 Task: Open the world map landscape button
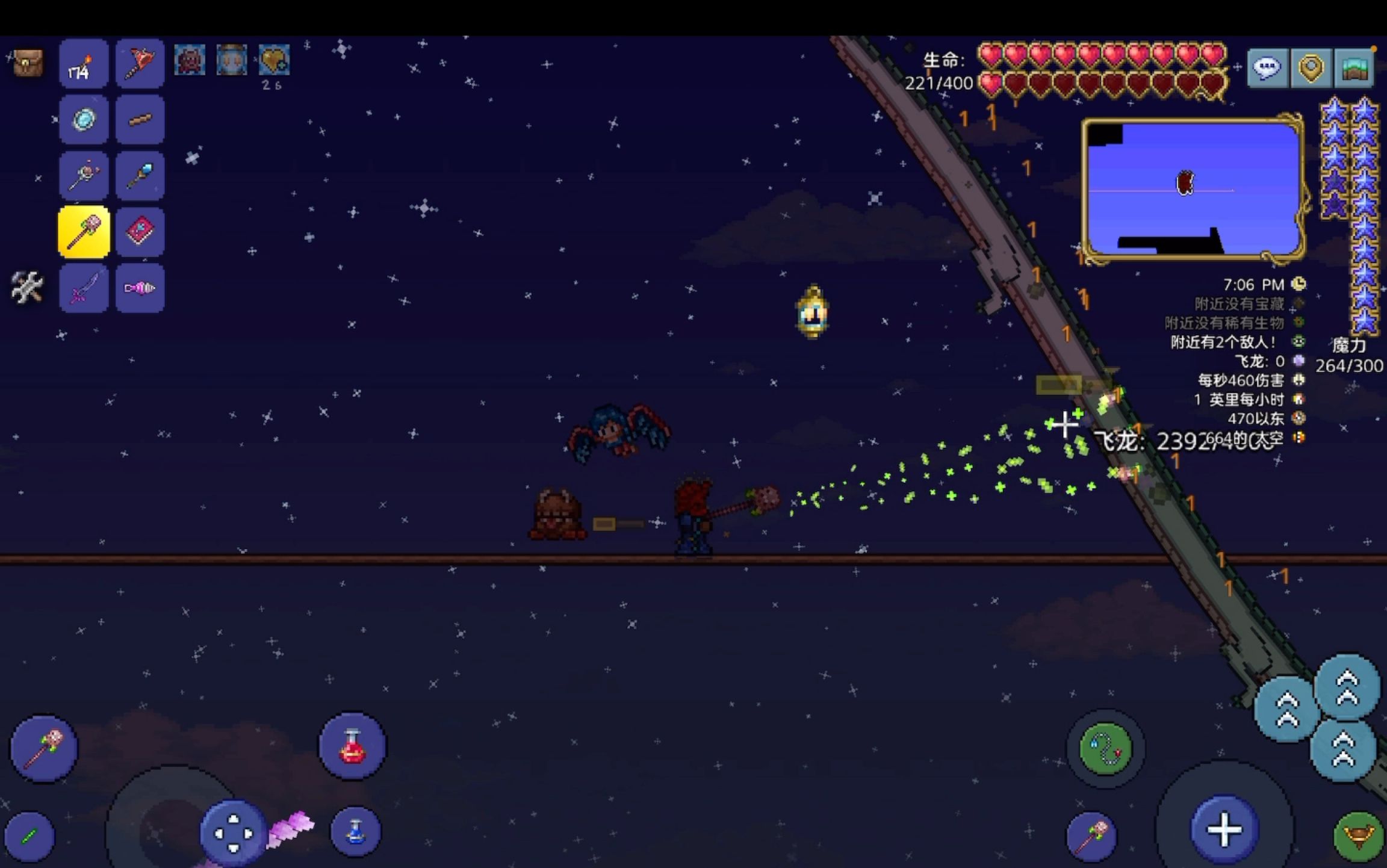pyautogui.click(x=1353, y=68)
